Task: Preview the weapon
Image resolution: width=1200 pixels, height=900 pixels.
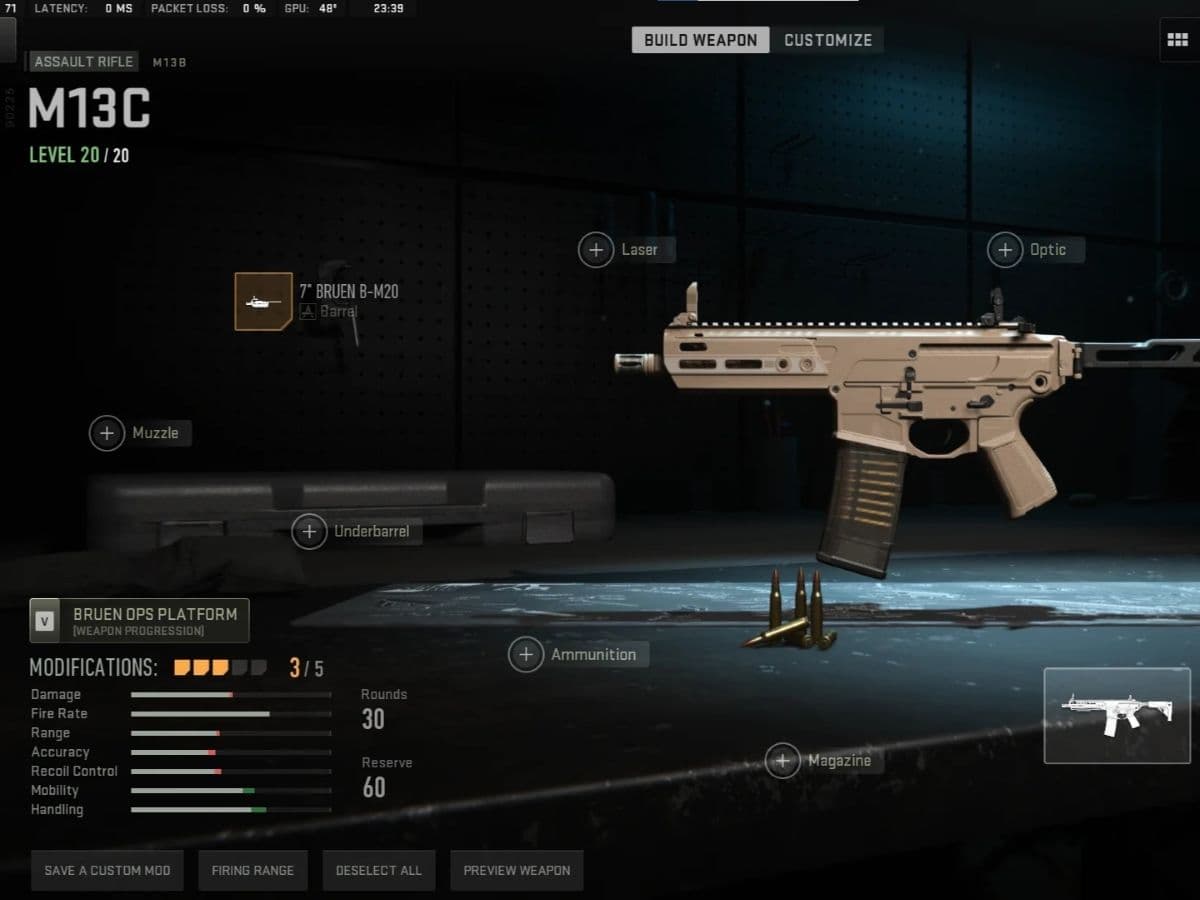Action: [x=517, y=870]
